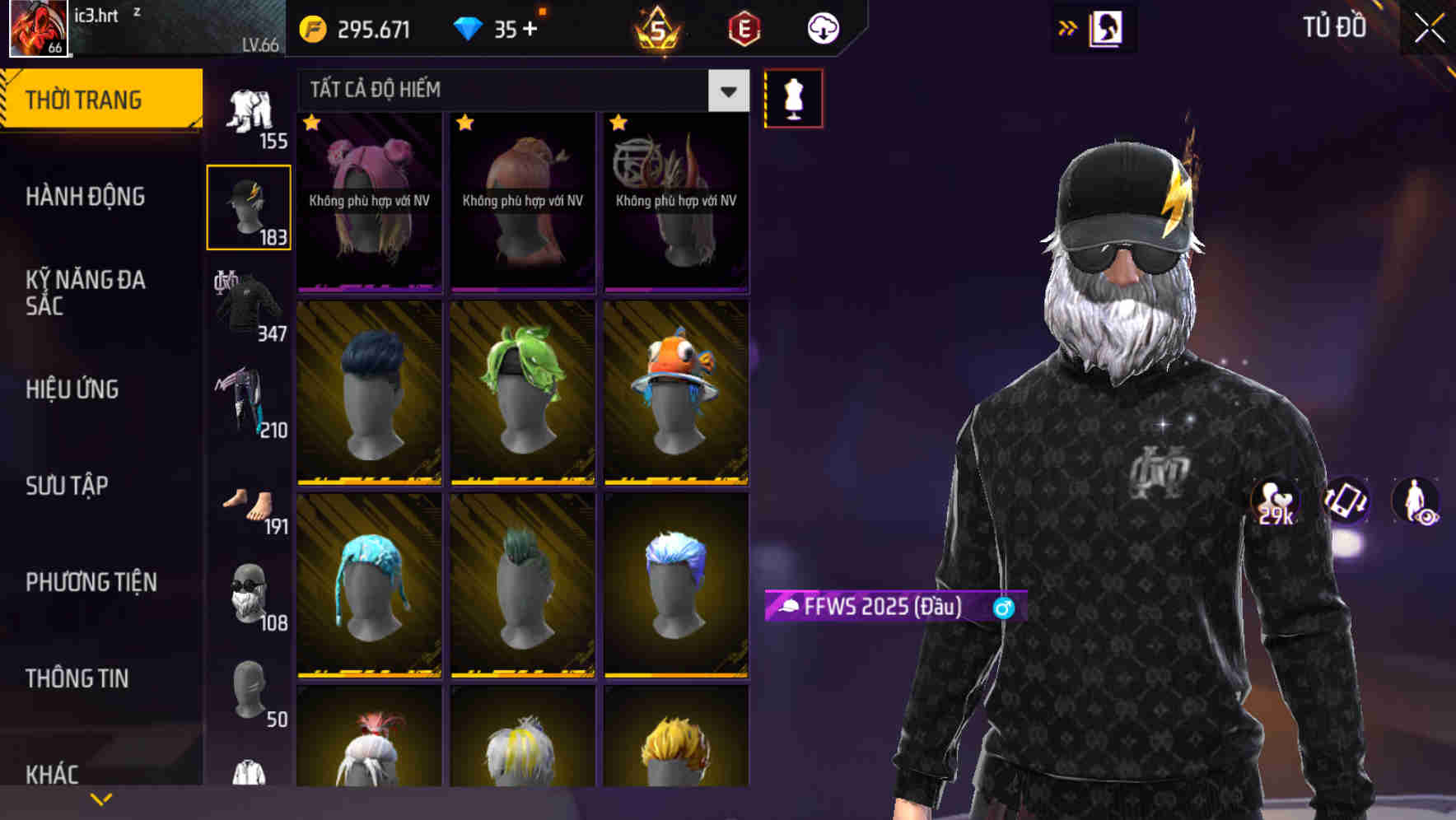Expand the chevron at the bottom of the sidebar
Viewport: 1456px width, 820px height.
(101, 798)
